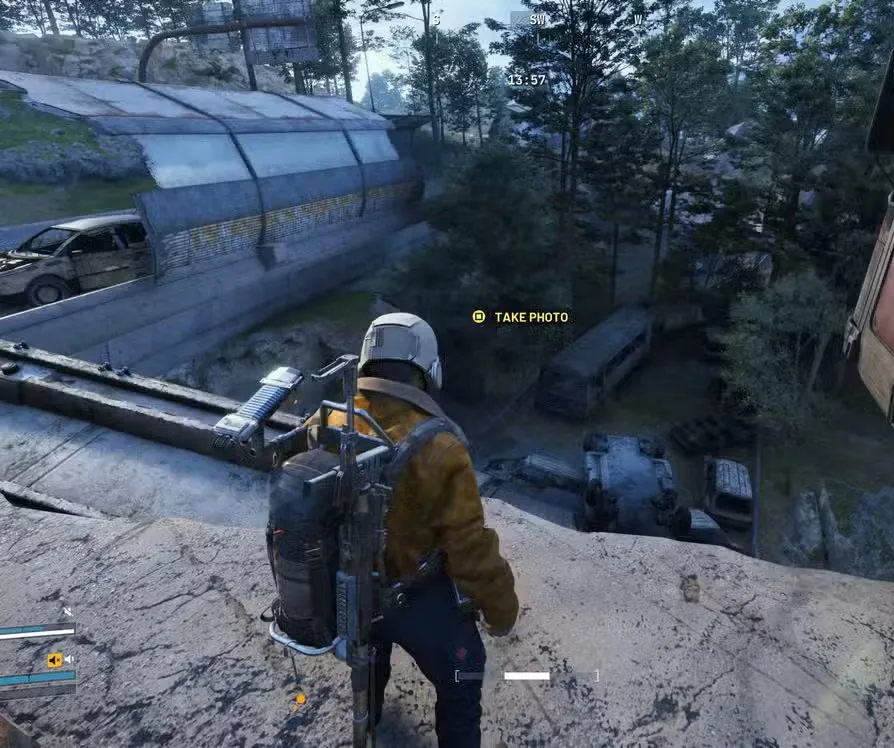Image resolution: width=894 pixels, height=748 pixels.
Task: Select the TAKE PHOTO prompt label
Action: 531,317
